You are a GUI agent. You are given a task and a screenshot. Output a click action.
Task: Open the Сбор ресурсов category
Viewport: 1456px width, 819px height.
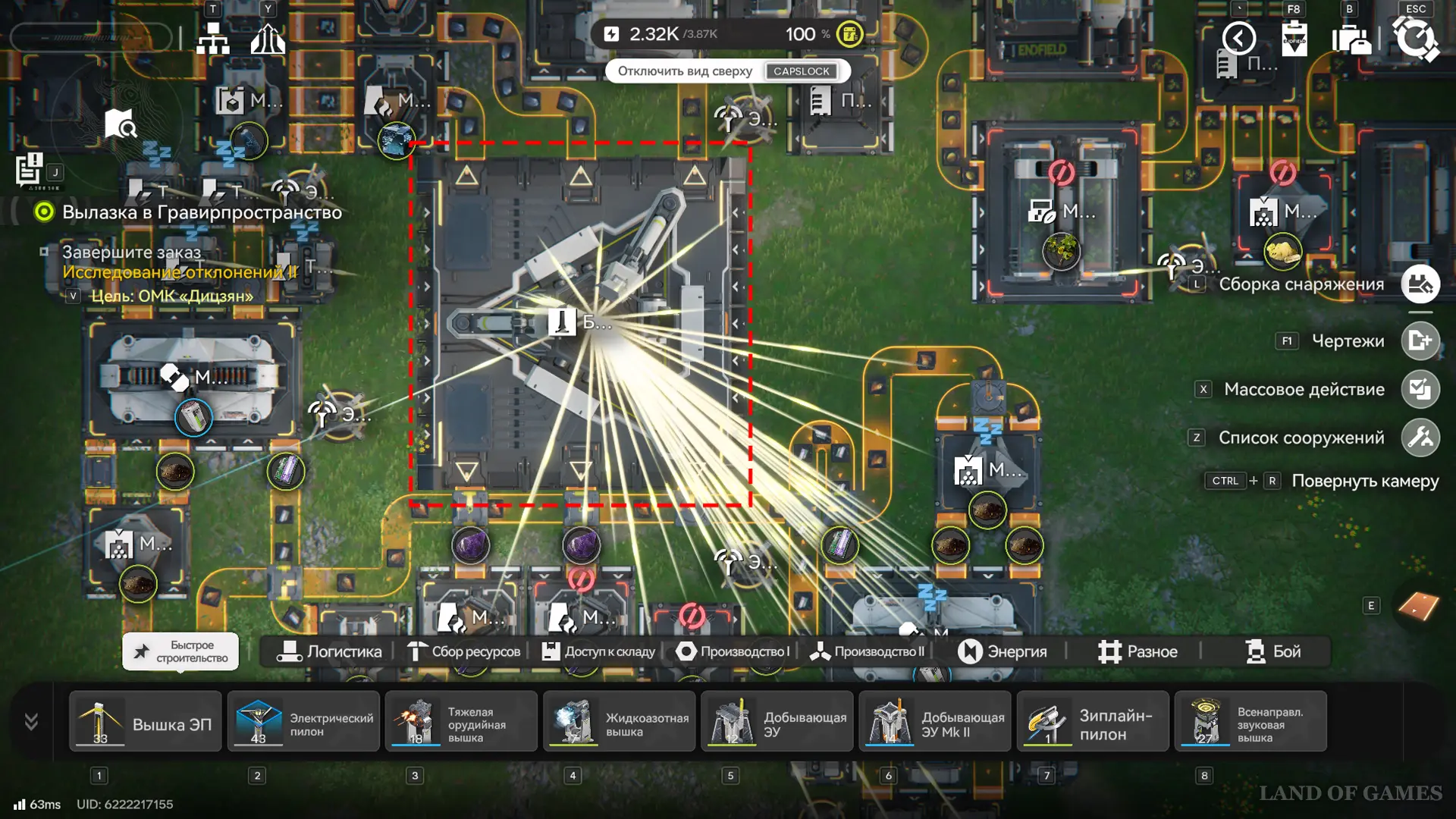click(x=464, y=651)
